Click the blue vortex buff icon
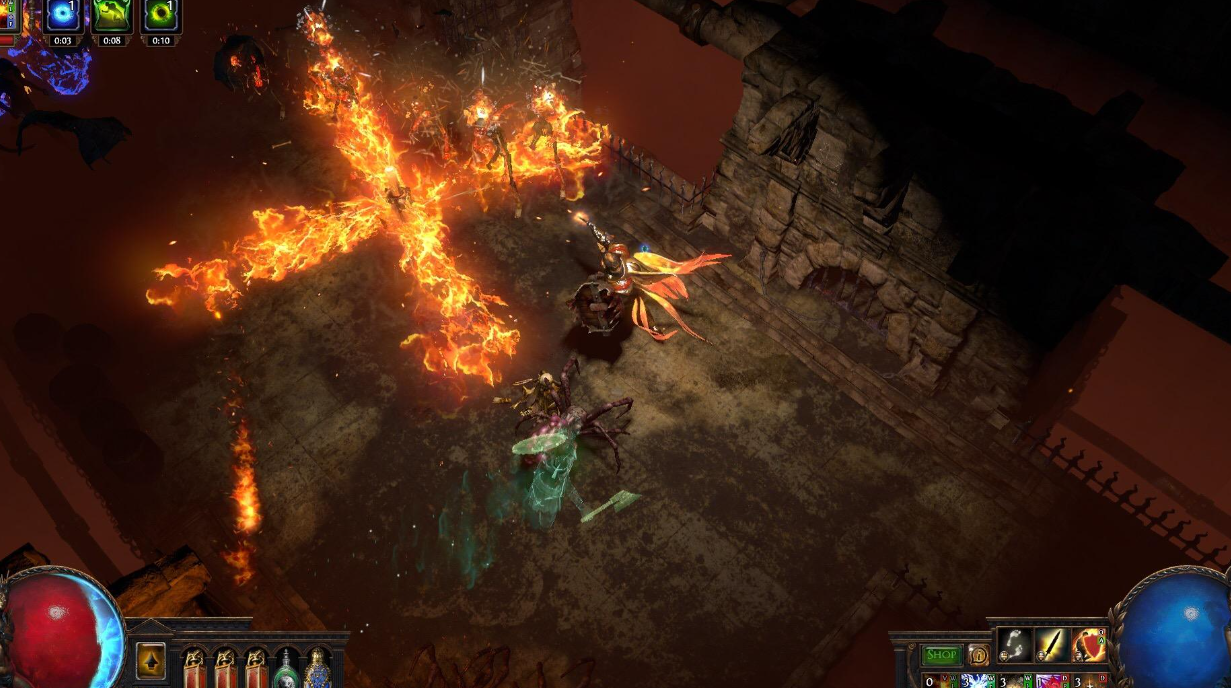 pyautogui.click(x=64, y=15)
